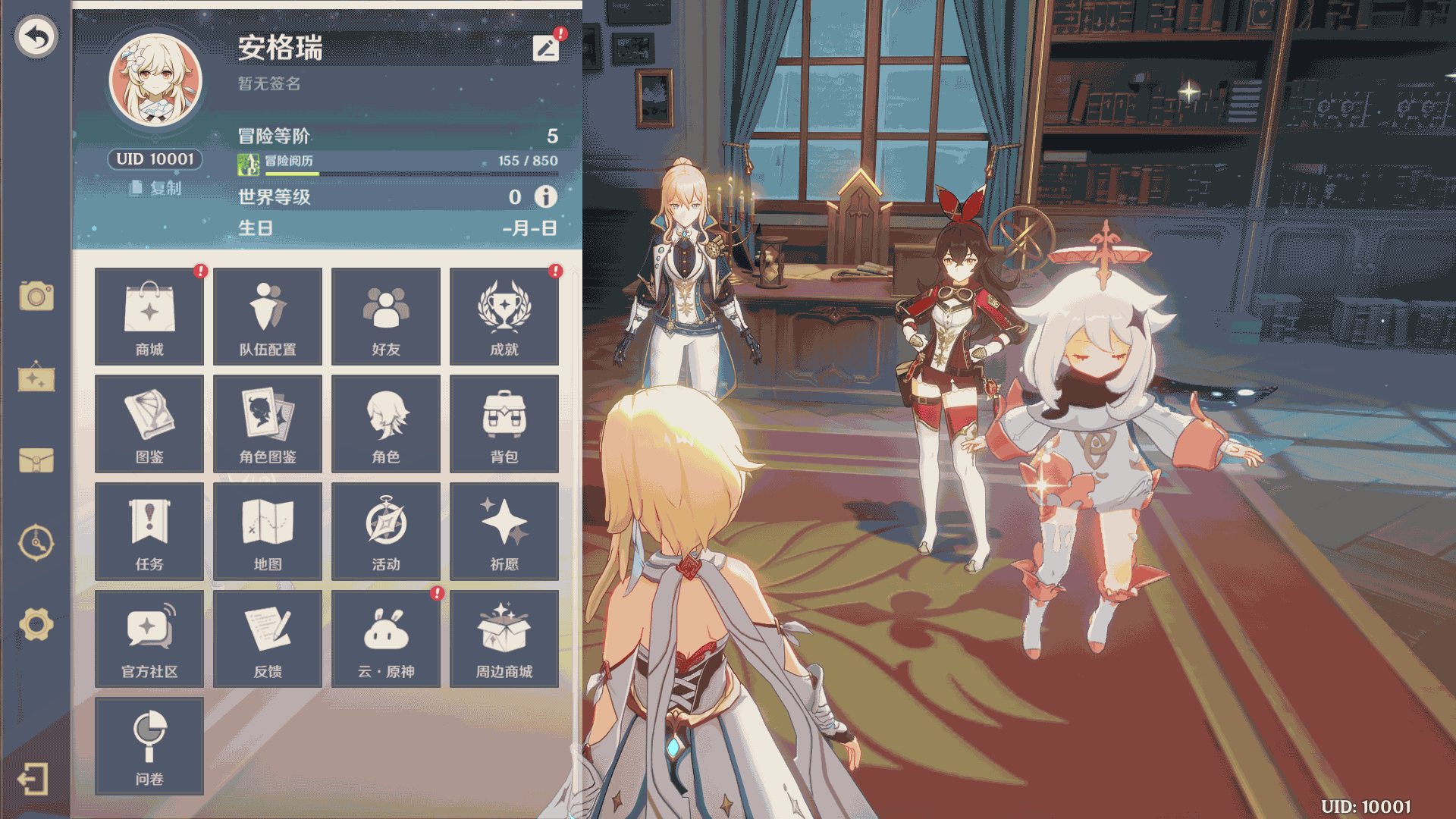Go back using the return arrow
This screenshot has height=819, width=1456.
pyautogui.click(x=36, y=36)
